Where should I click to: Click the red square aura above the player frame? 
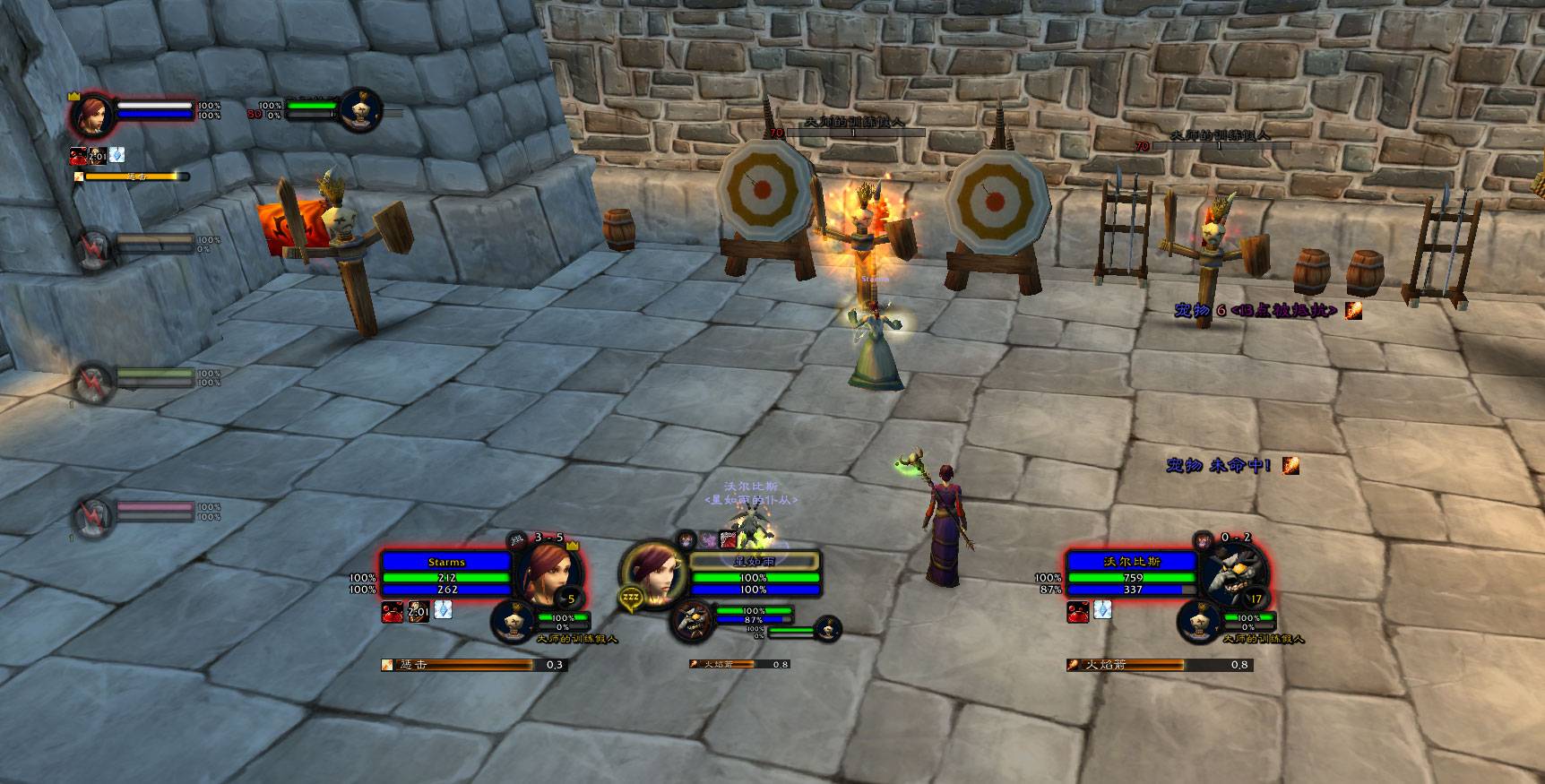729,539
